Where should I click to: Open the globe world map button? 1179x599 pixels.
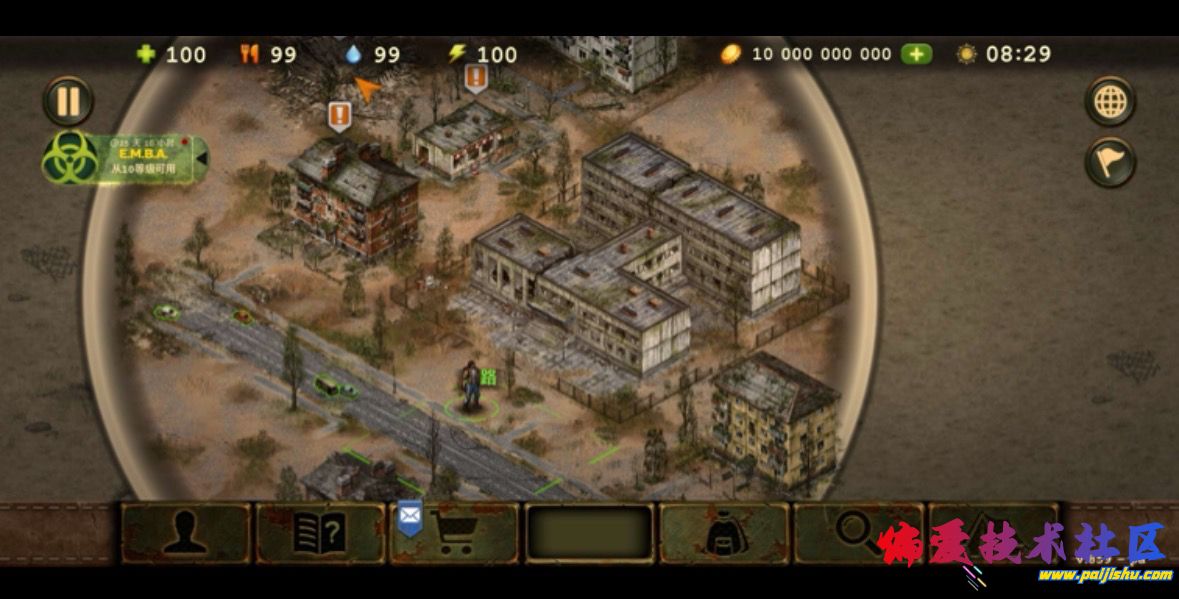pos(1110,101)
